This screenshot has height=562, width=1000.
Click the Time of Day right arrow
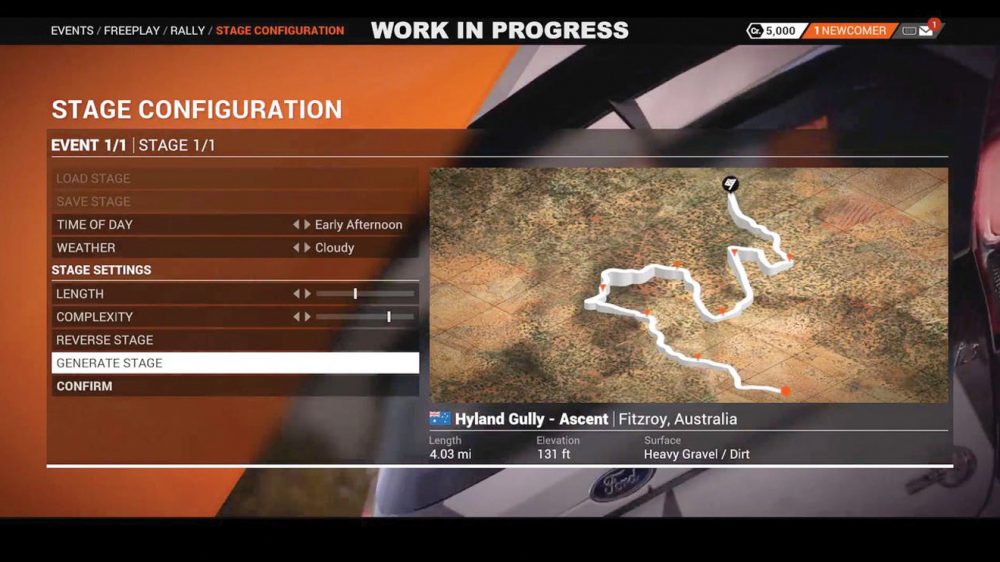pos(307,225)
